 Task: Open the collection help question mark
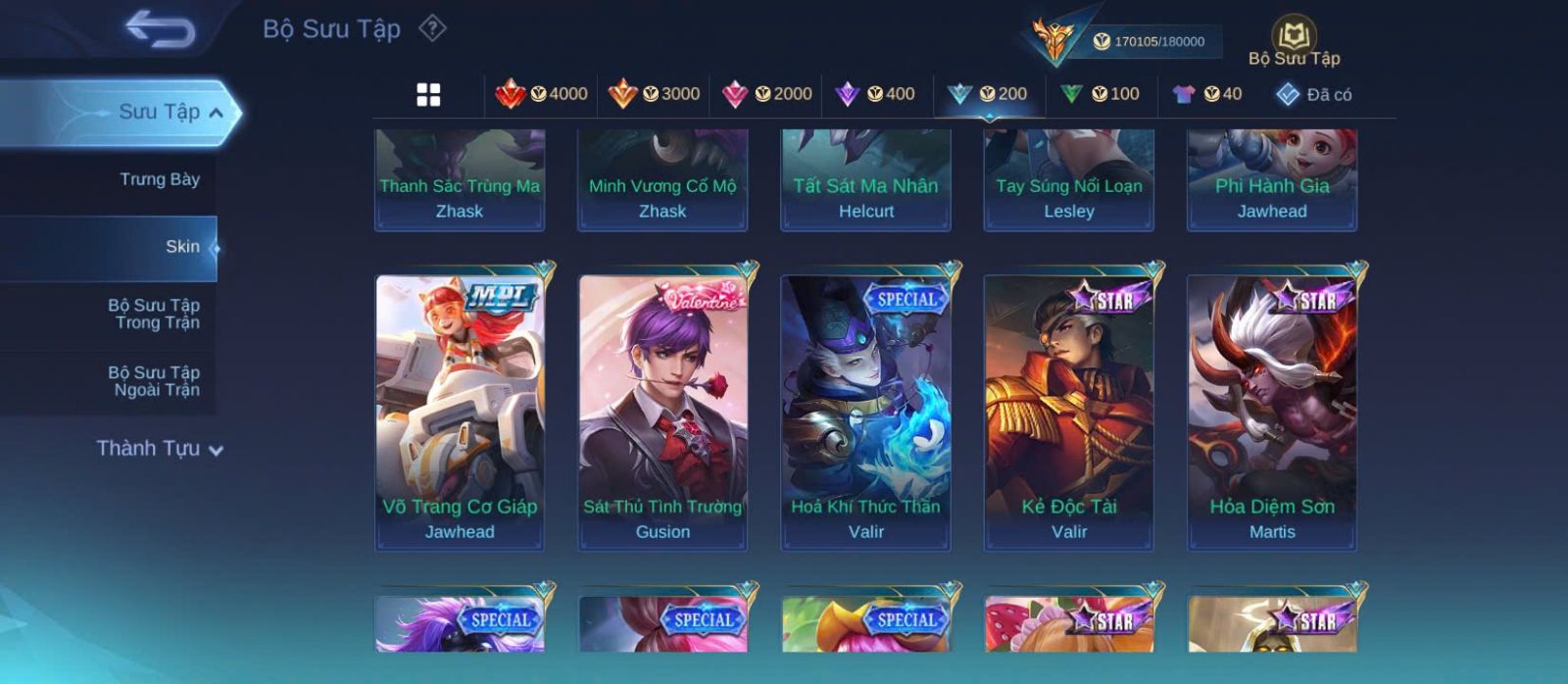[432, 28]
